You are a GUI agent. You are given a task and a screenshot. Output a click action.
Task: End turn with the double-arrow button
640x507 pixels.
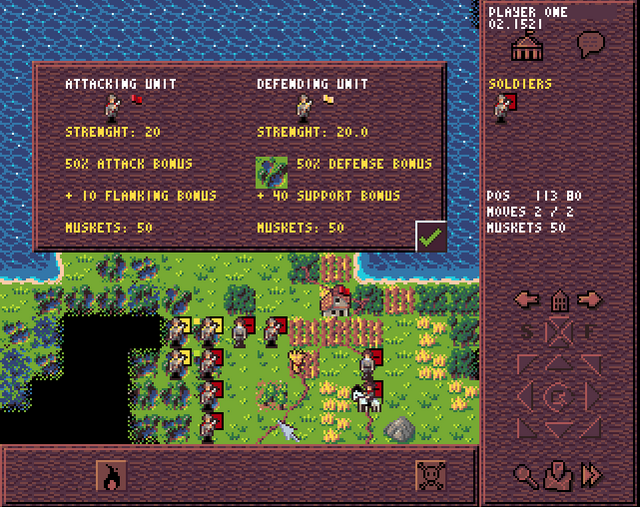tap(592, 475)
